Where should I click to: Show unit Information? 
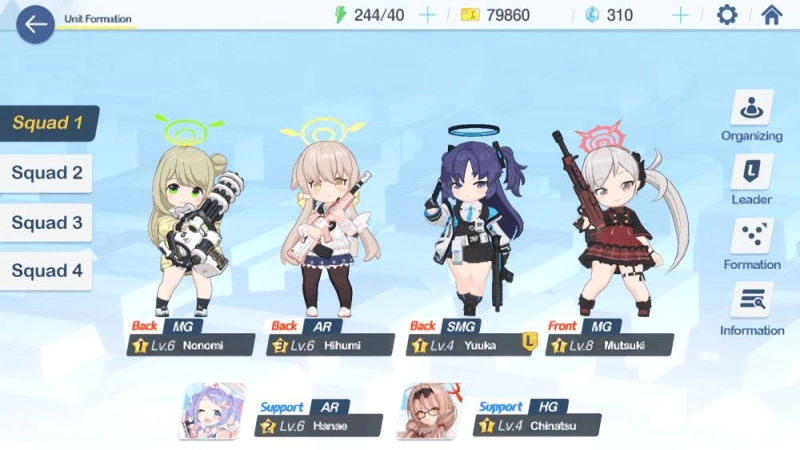pos(751,310)
